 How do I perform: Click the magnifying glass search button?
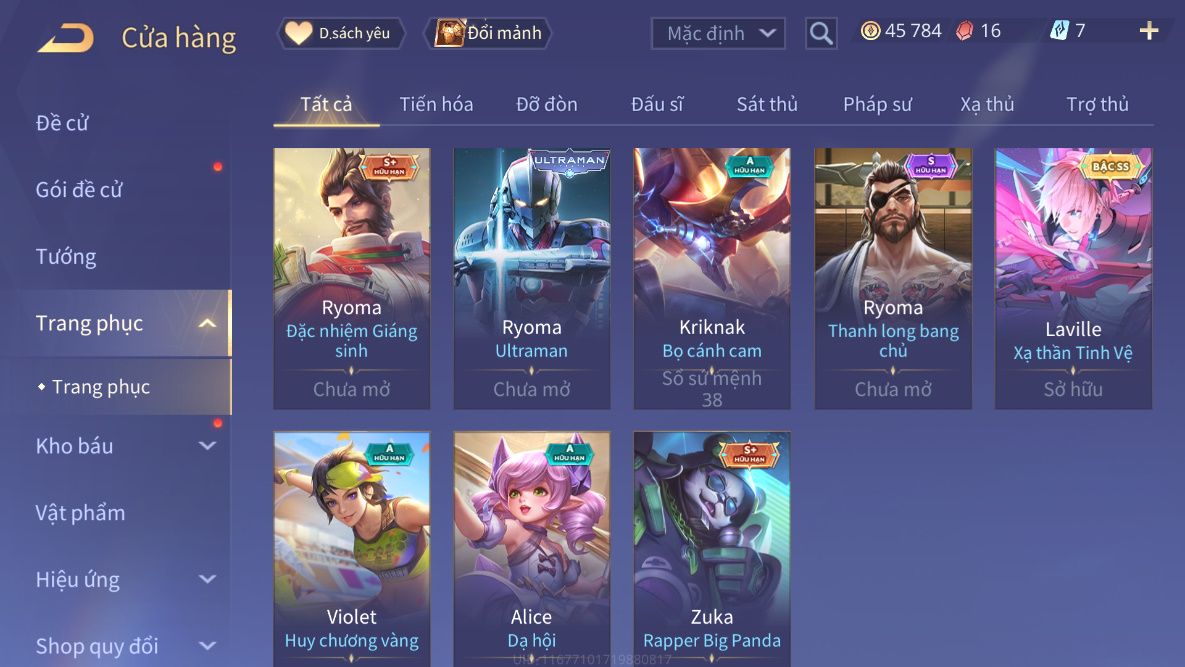821,34
